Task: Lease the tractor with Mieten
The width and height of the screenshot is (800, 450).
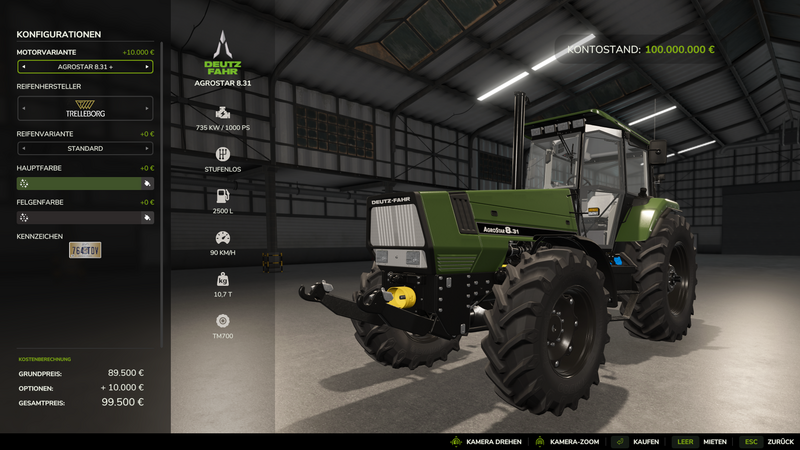Action: 698,441
